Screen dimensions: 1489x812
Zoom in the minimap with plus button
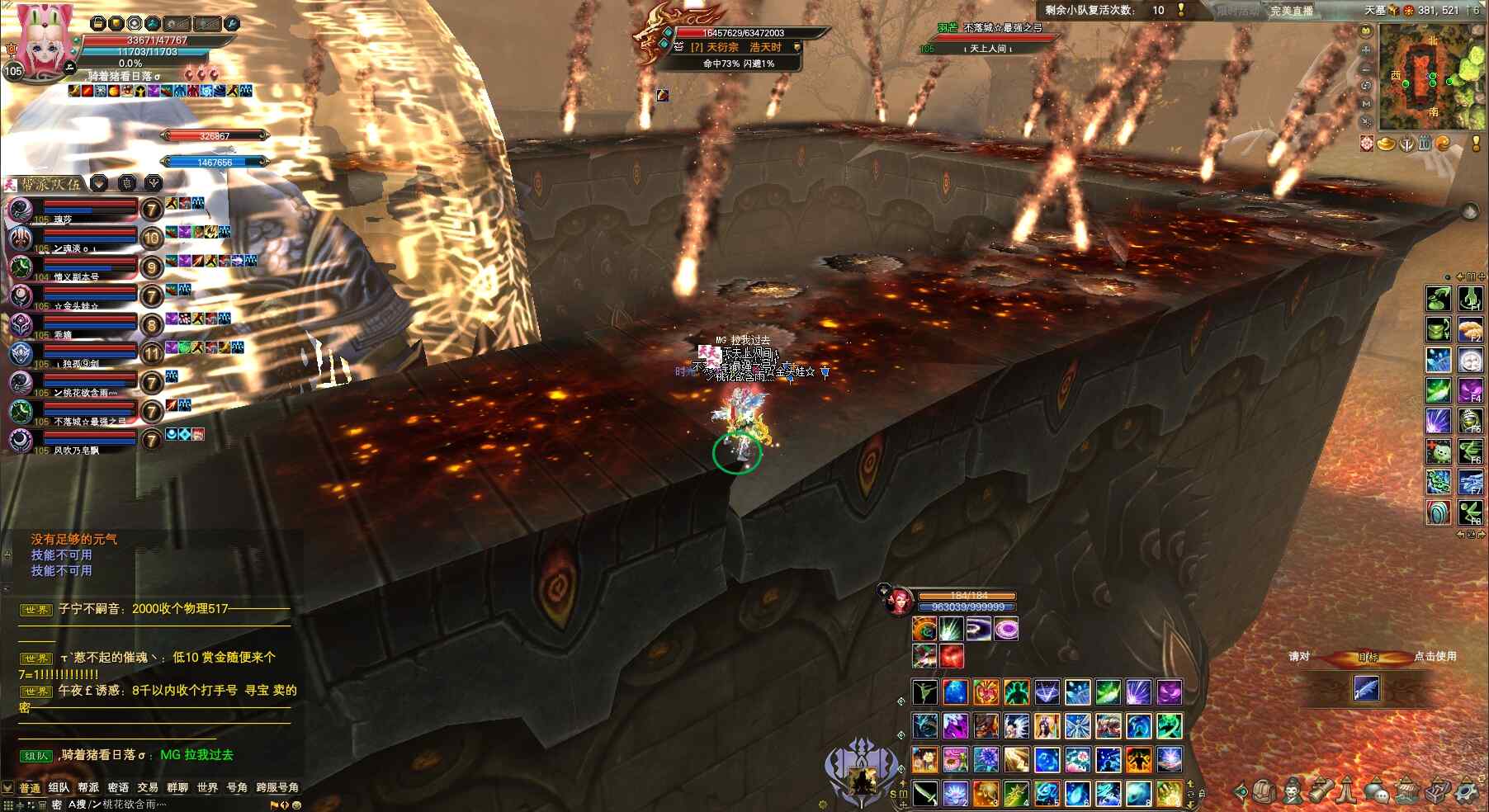(1366, 50)
